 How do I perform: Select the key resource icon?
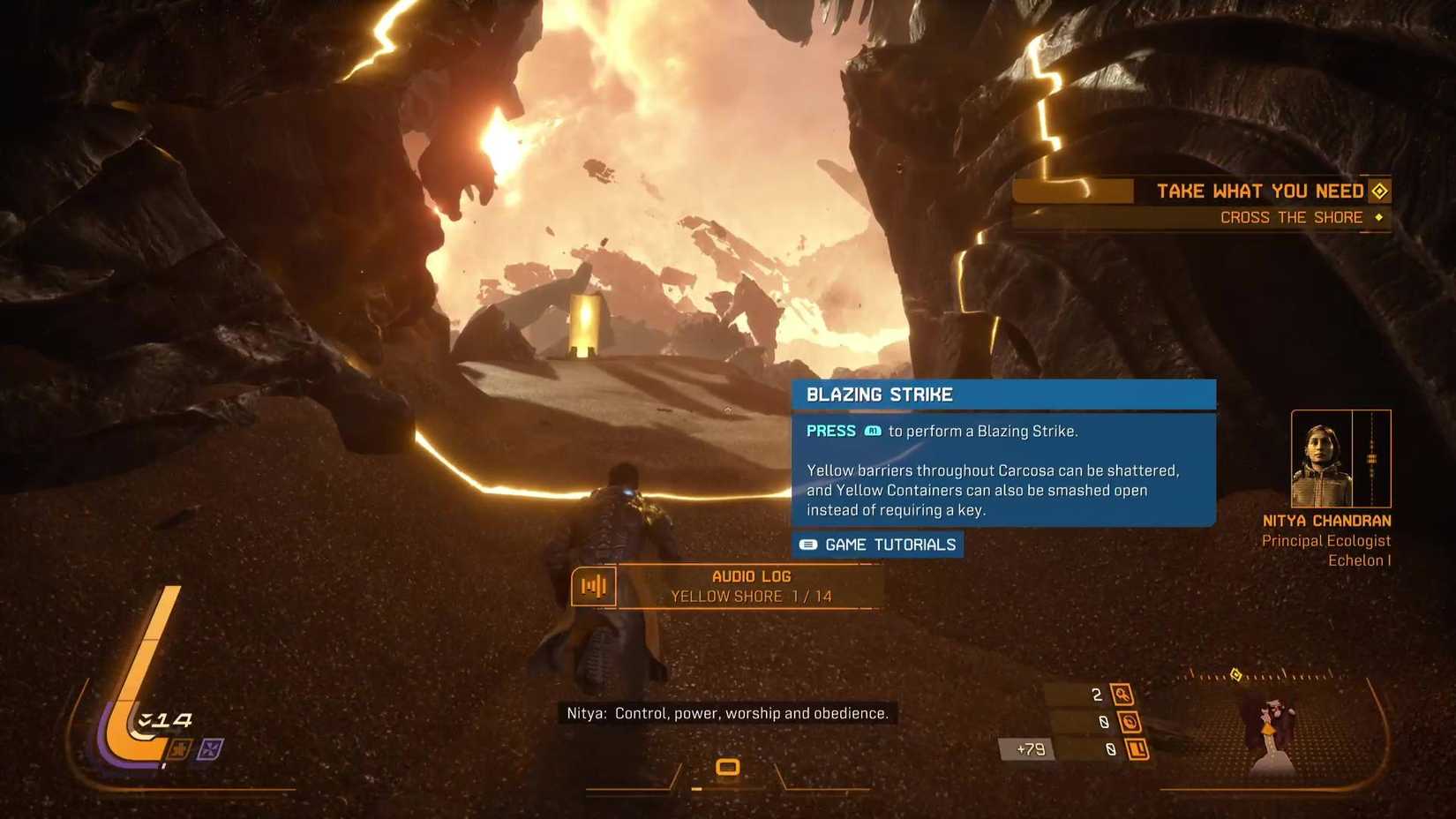(x=1122, y=695)
